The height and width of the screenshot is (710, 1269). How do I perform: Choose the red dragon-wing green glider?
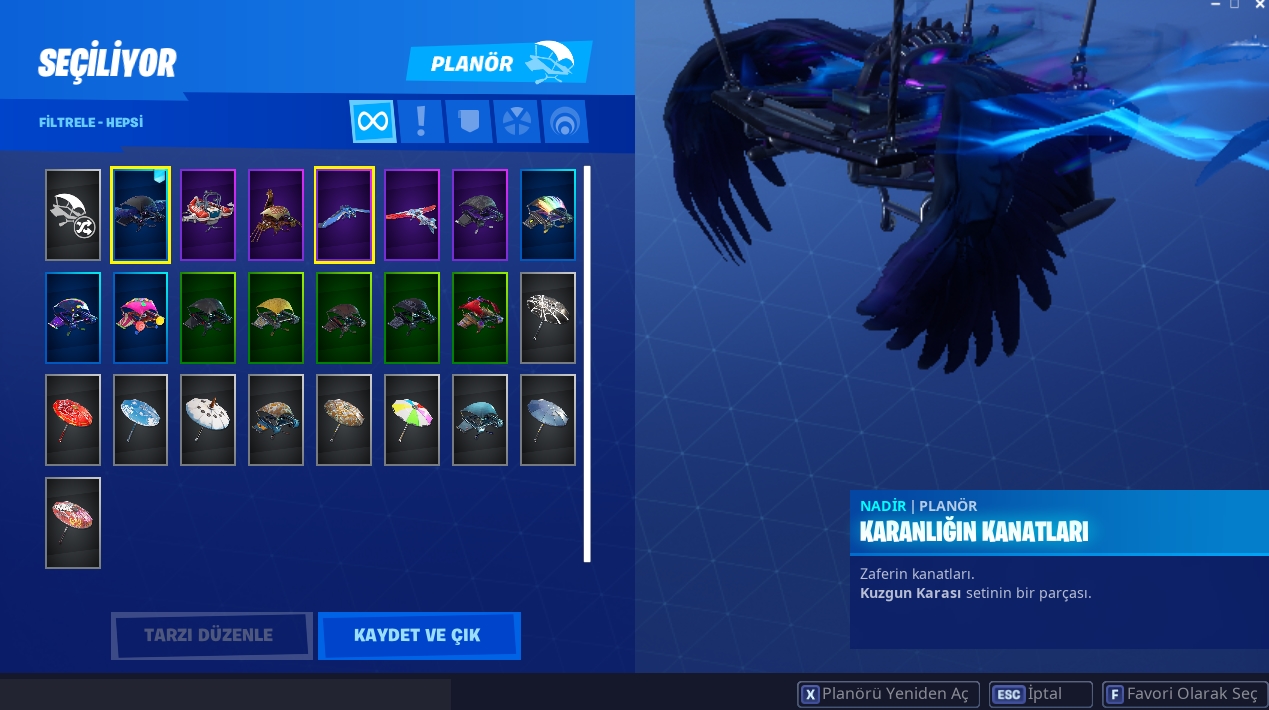click(480, 318)
